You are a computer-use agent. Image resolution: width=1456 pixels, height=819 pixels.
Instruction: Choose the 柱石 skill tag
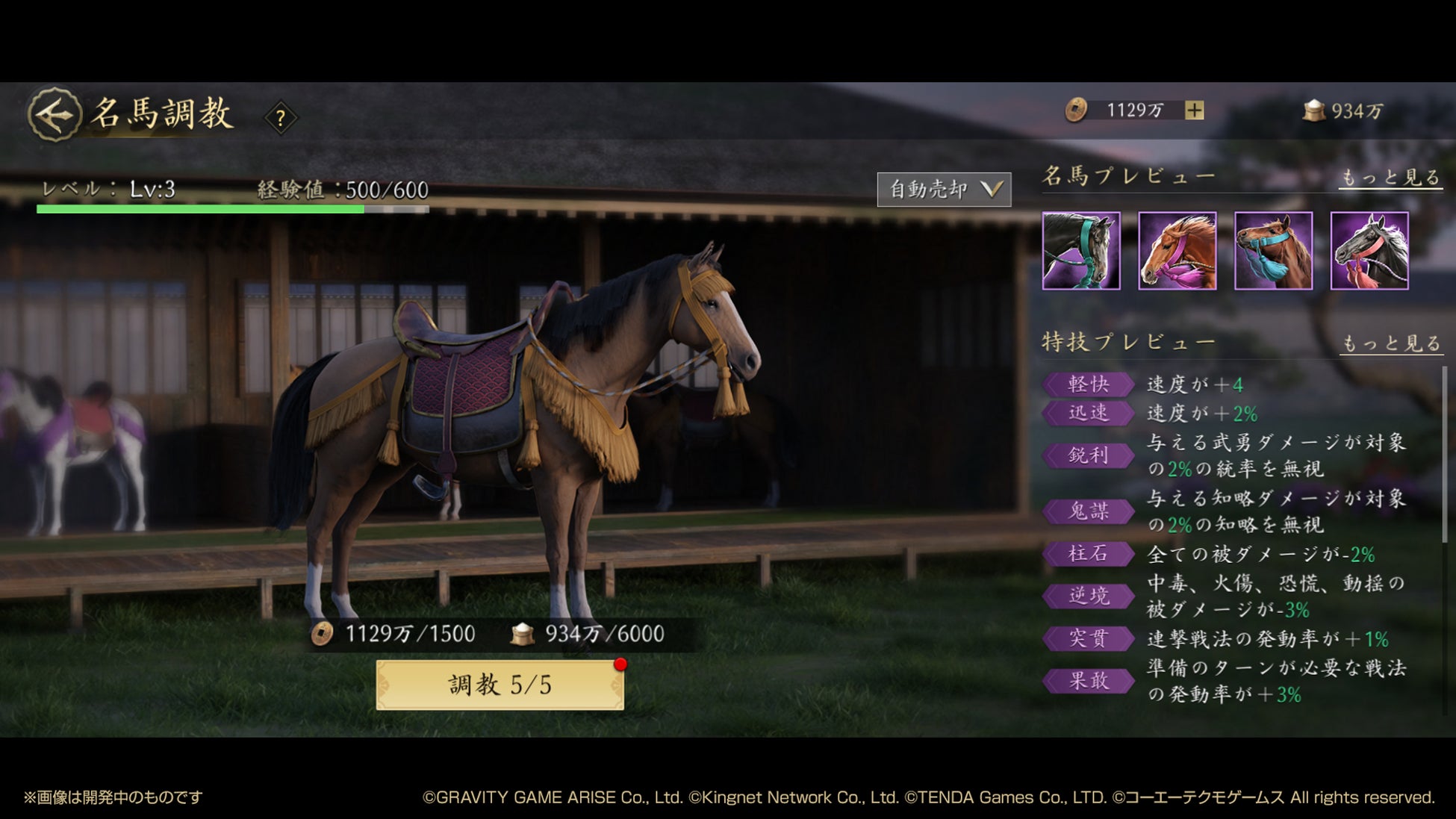[1089, 554]
